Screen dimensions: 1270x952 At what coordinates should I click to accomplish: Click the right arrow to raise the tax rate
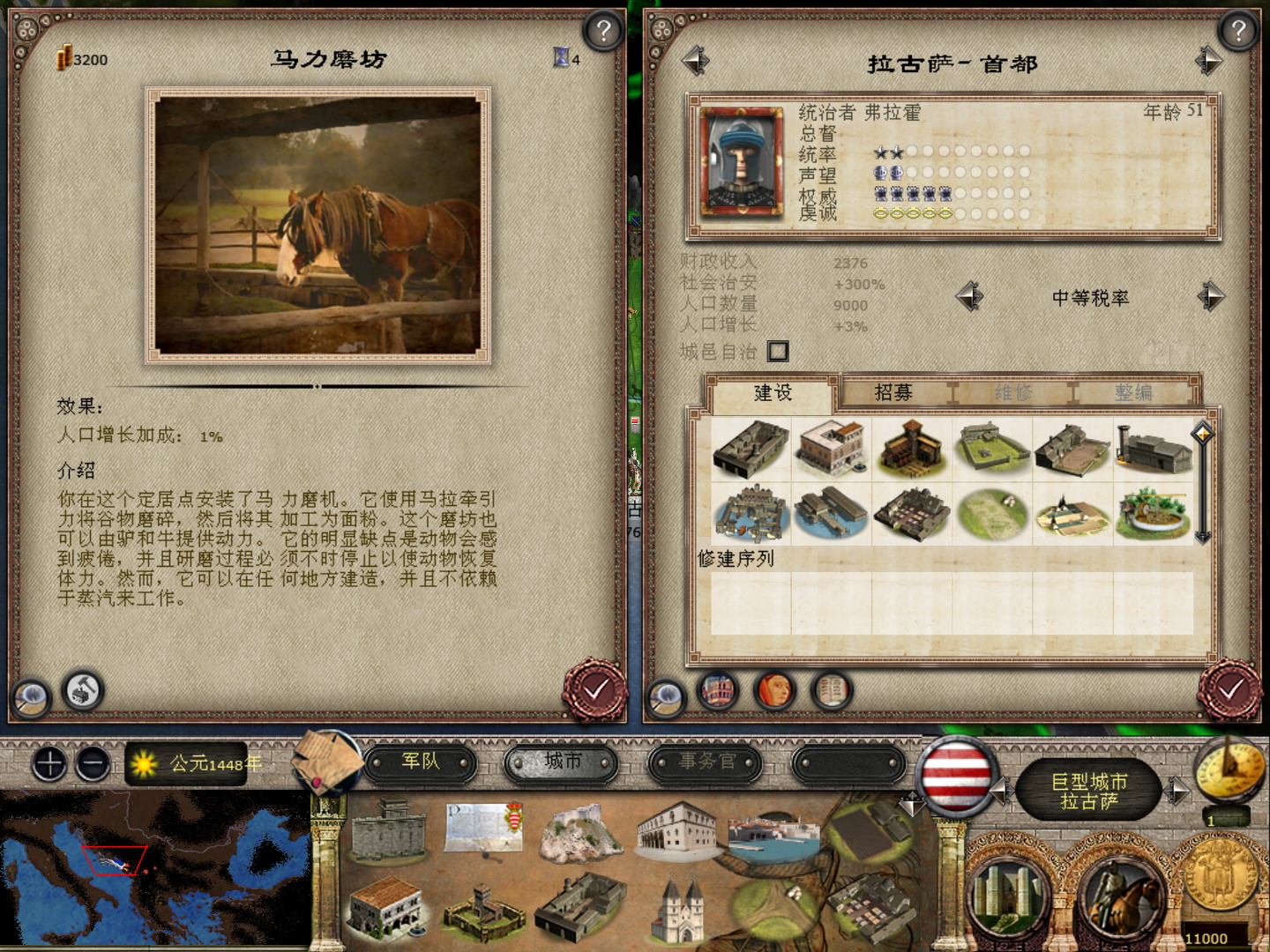(x=1213, y=298)
